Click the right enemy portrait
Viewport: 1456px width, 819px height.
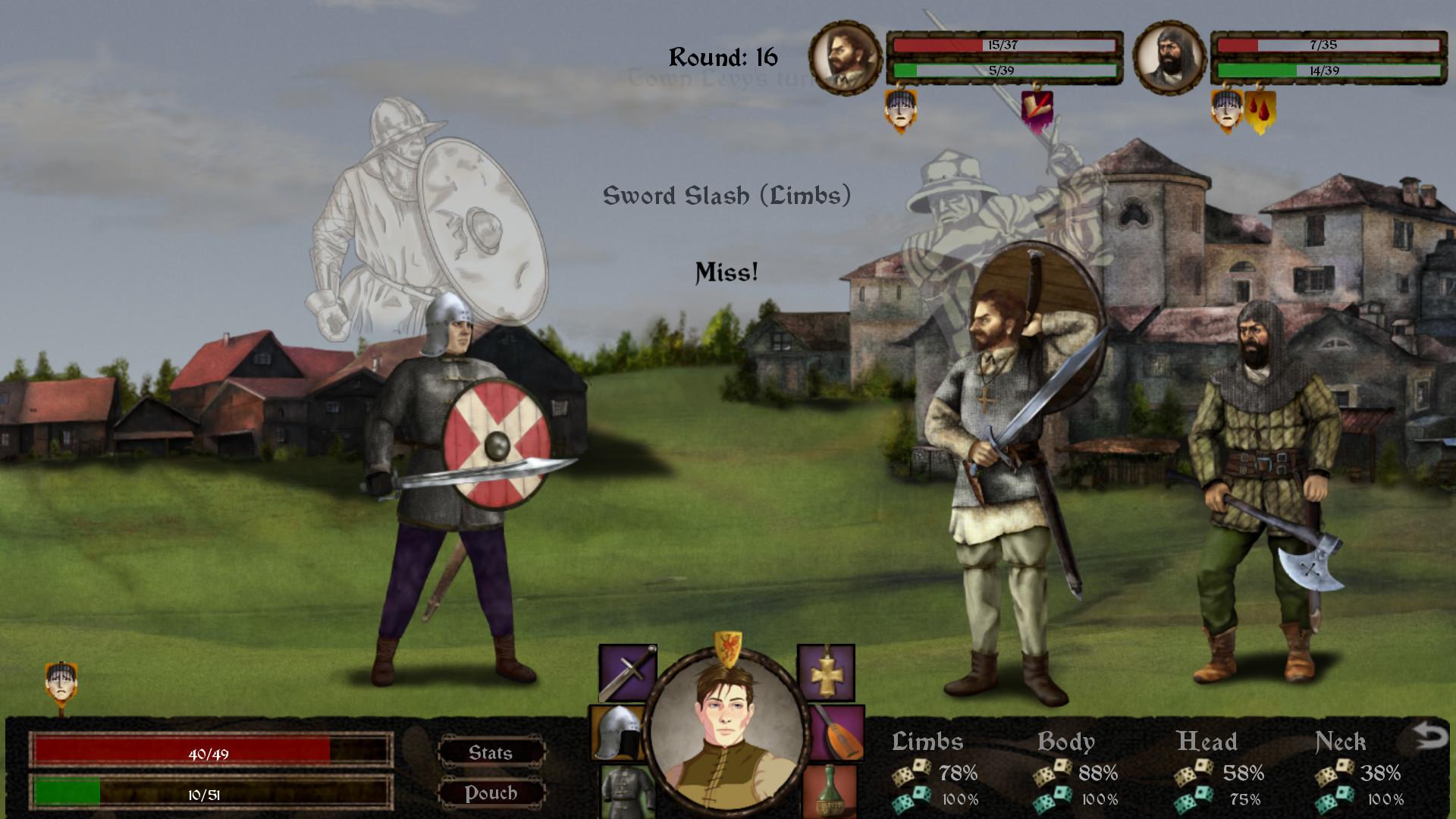[1169, 57]
